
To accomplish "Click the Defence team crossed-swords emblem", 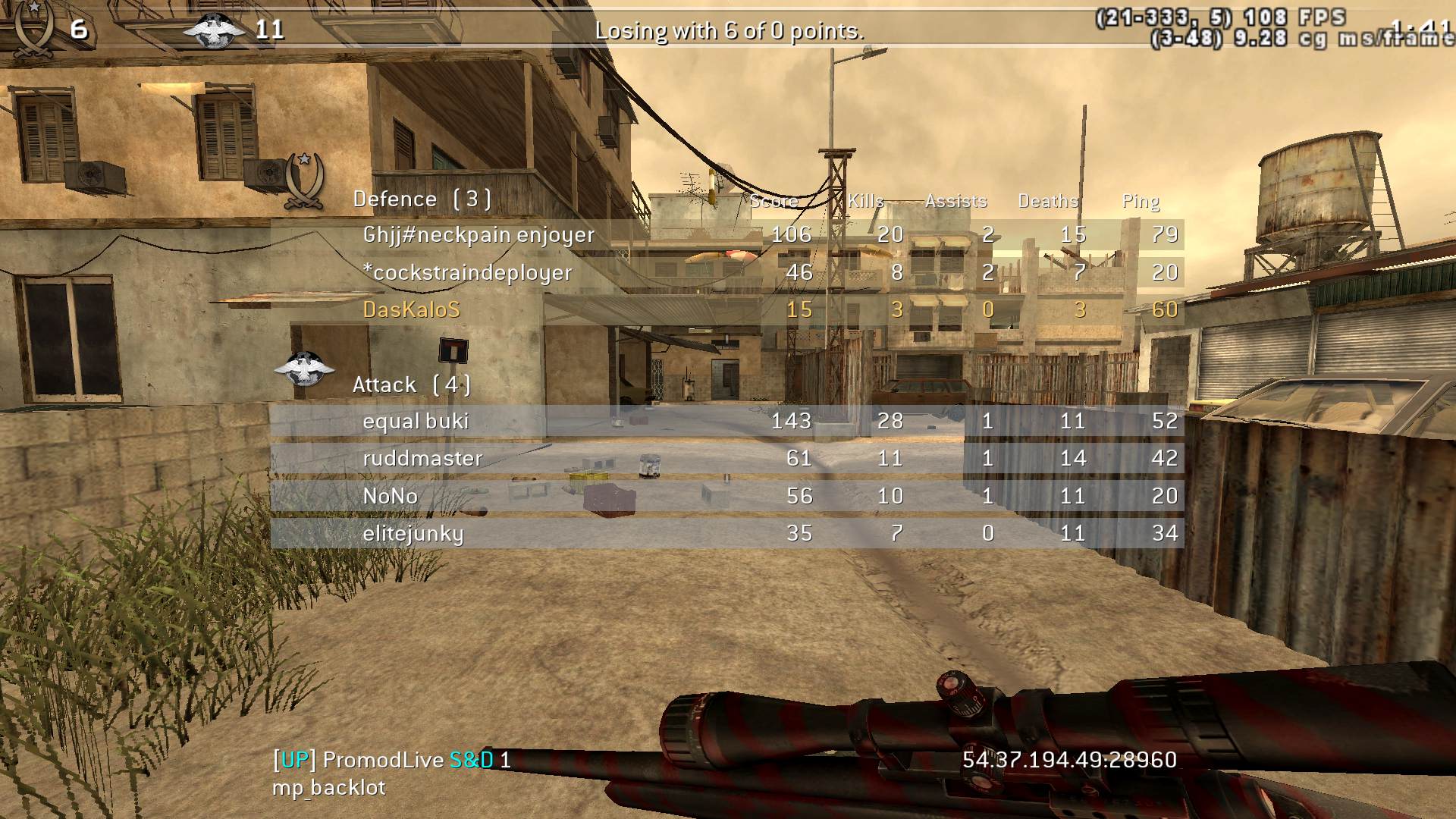I will (304, 180).
